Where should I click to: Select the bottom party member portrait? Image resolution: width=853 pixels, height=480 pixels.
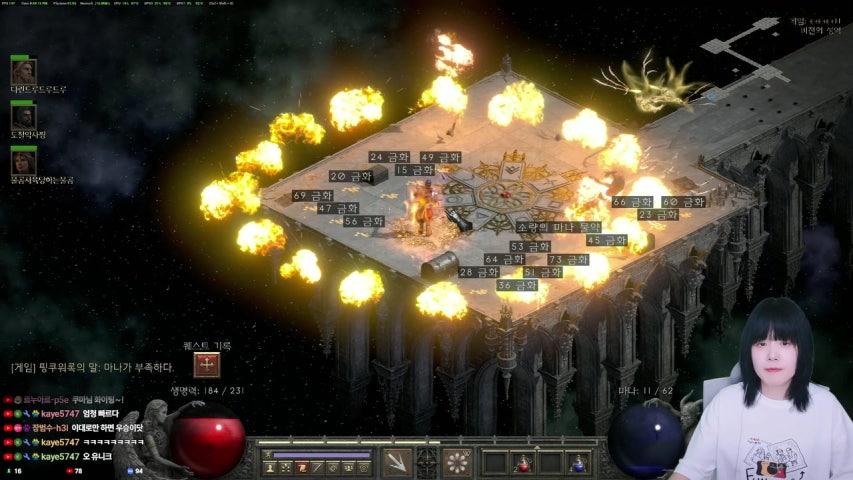click(23, 161)
